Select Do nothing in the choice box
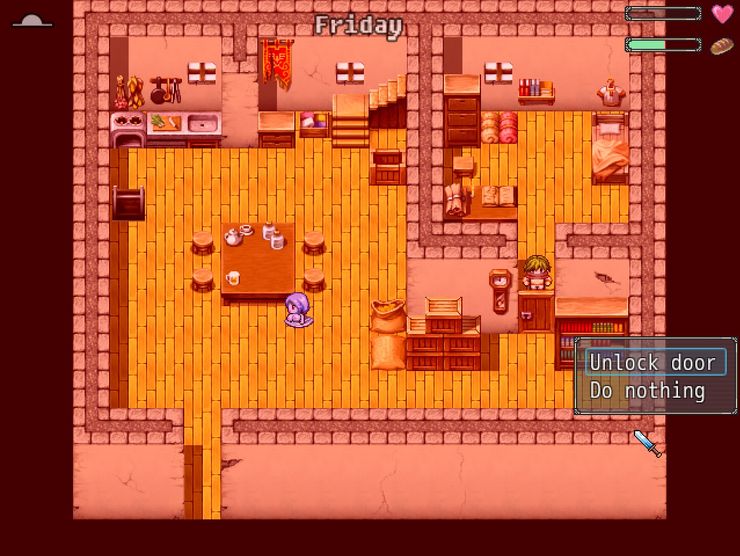The width and height of the screenshot is (740, 556). tap(647, 391)
